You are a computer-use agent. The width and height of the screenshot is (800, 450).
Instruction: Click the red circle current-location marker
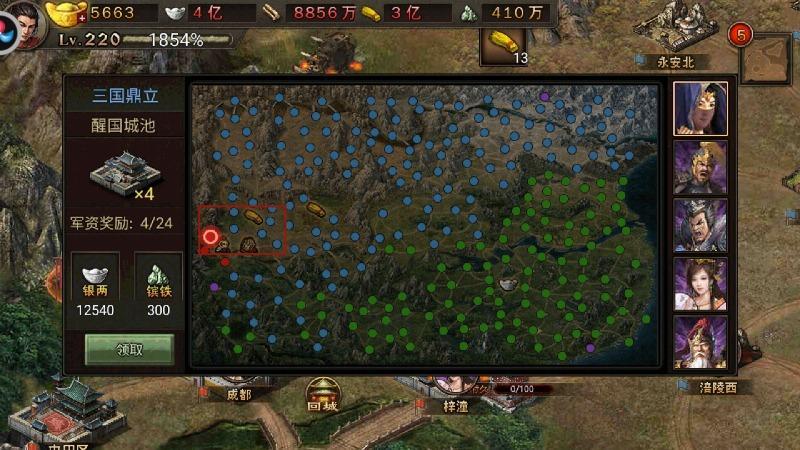tap(210, 237)
